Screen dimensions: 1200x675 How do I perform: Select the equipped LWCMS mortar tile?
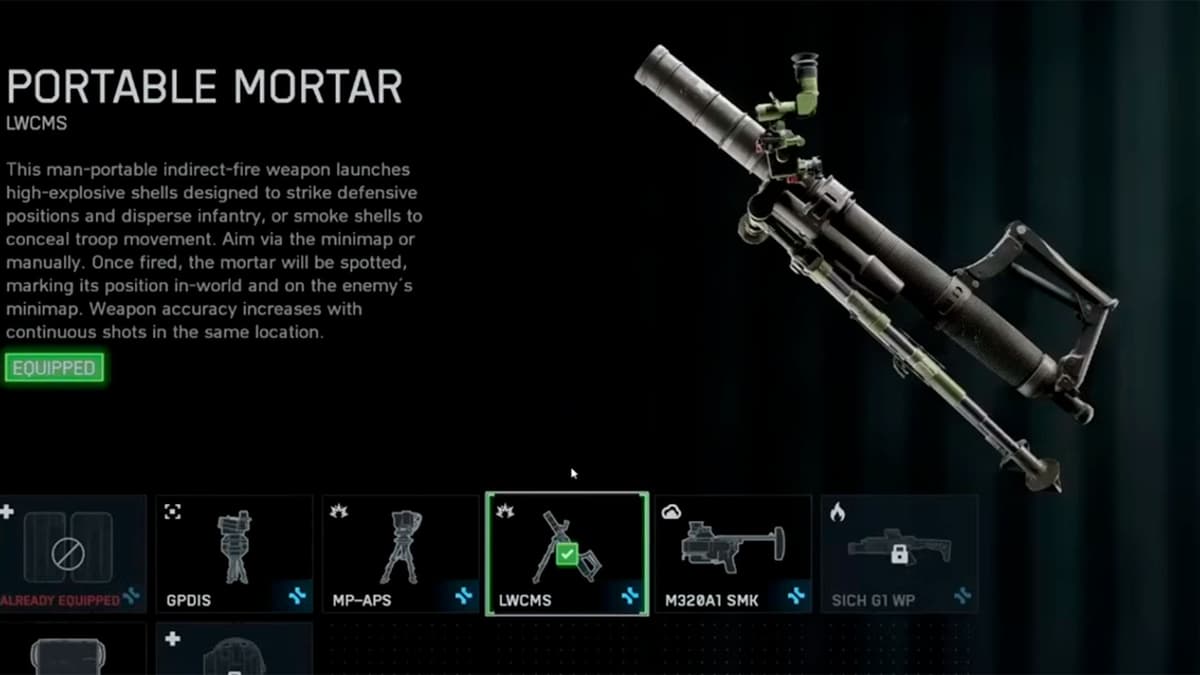(567, 553)
